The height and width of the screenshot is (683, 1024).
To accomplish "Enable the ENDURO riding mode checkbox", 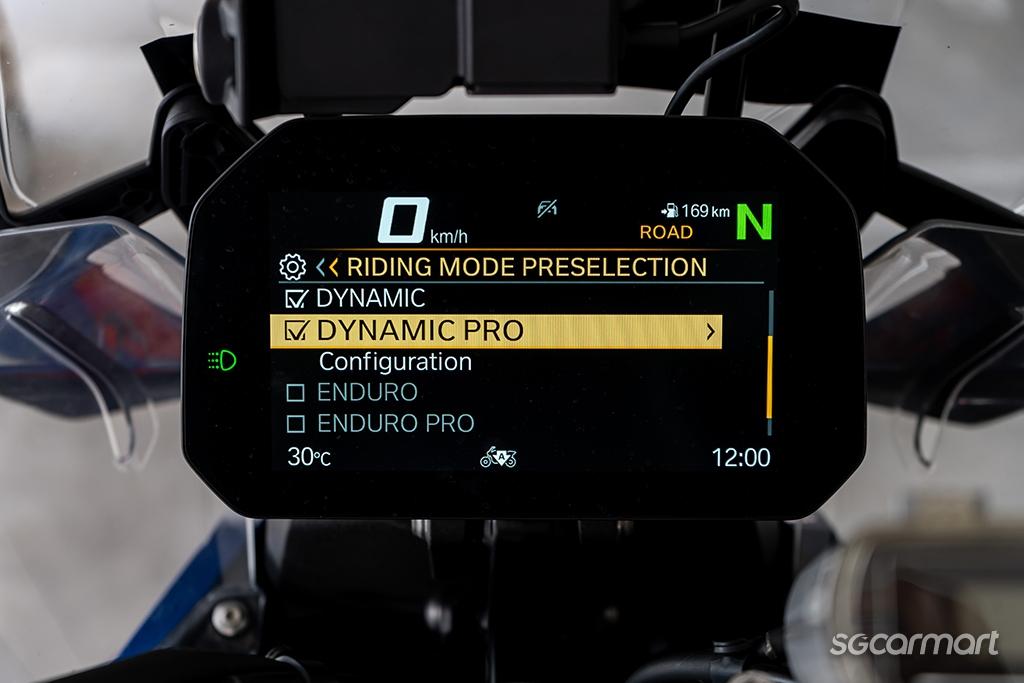I will [296, 393].
